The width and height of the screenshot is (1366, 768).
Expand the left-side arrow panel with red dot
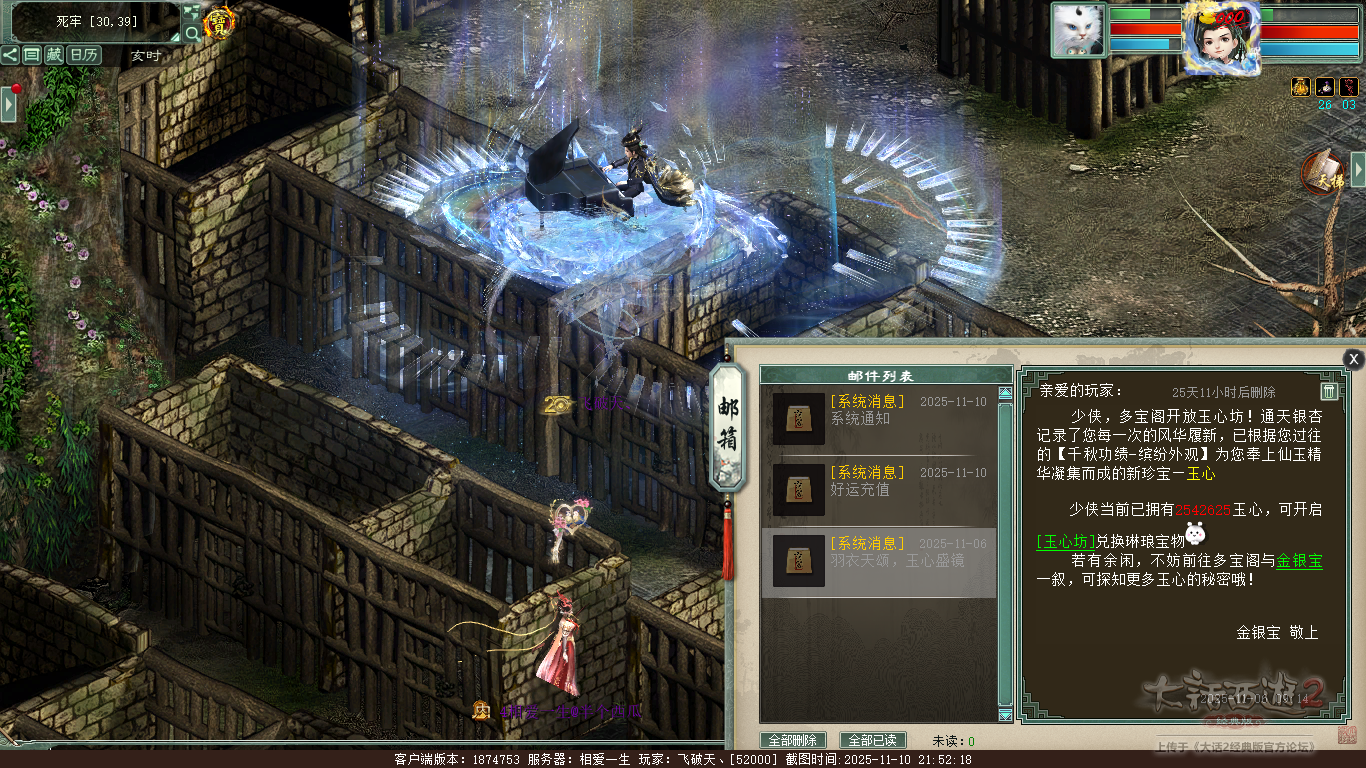pos(9,103)
